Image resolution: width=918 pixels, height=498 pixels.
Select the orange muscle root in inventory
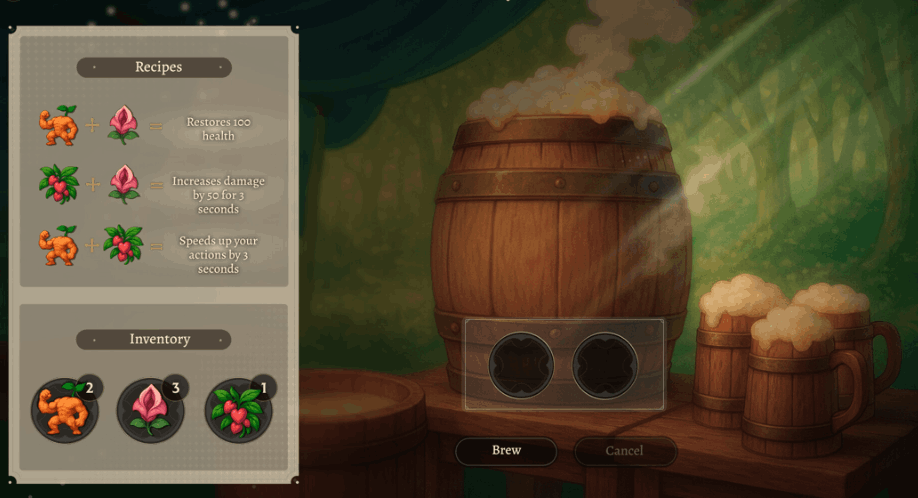pyautogui.click(x=64, y=409)
